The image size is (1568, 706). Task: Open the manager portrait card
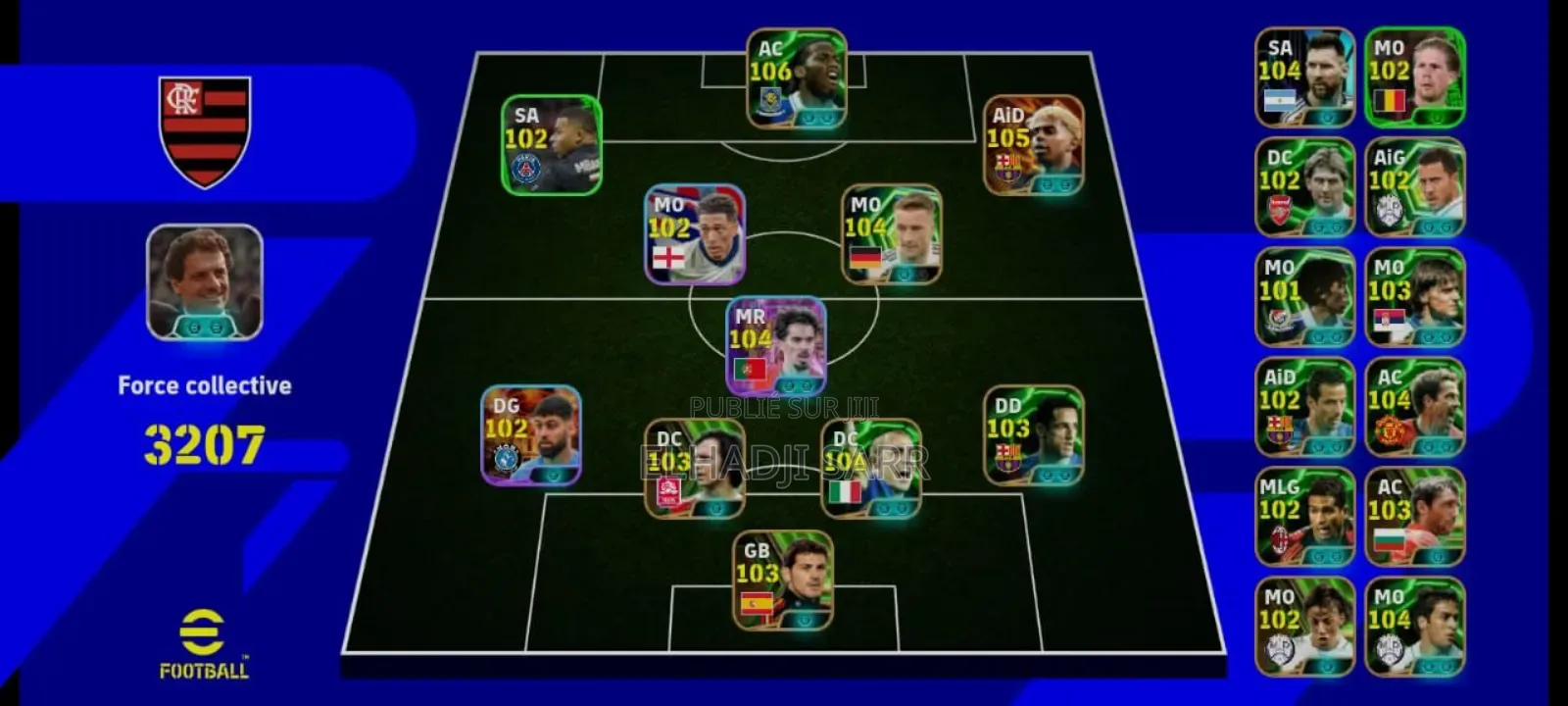[x=205, y=282]
